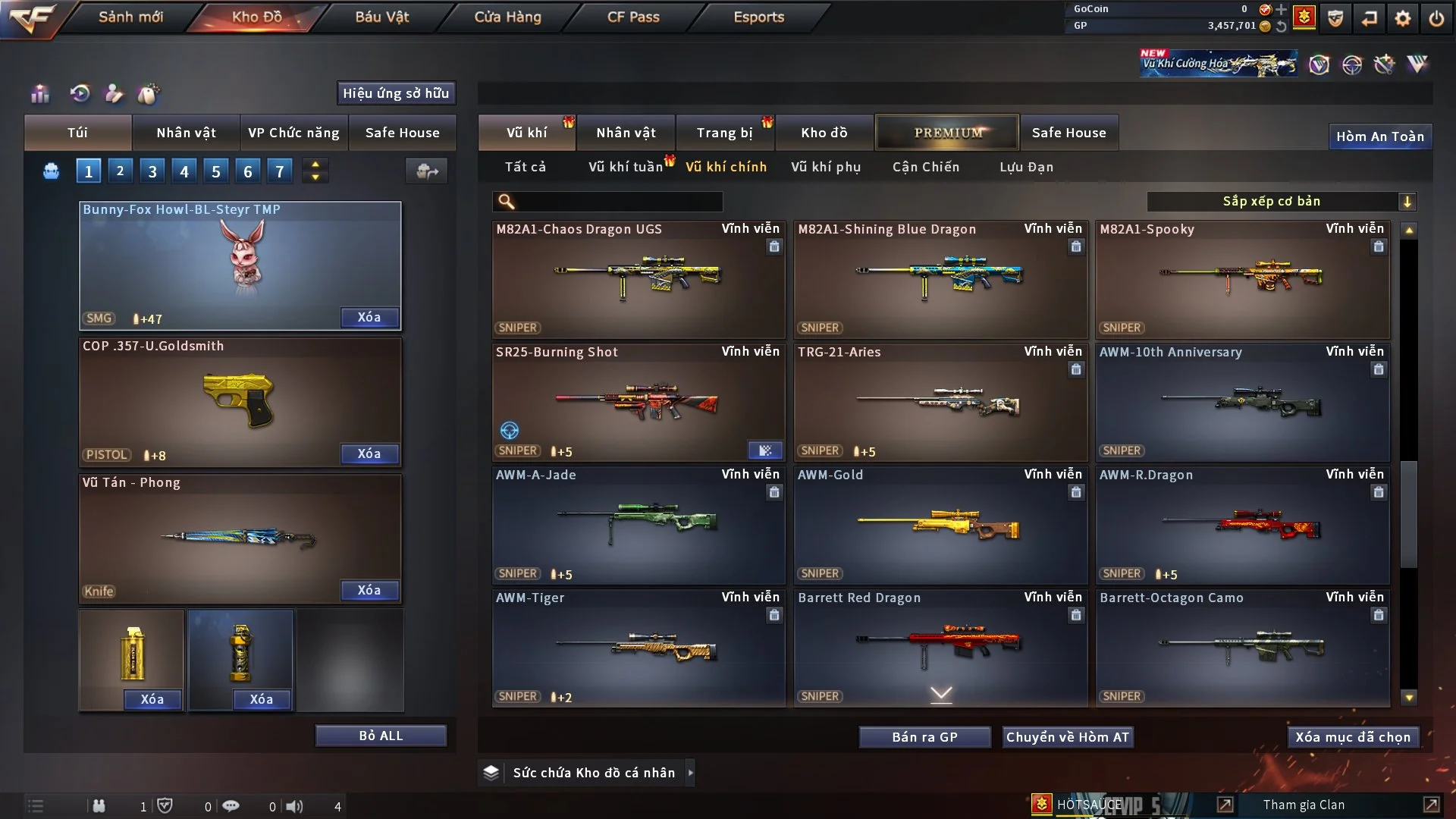Open settings with the gear icon

(x=1403, y=18)
